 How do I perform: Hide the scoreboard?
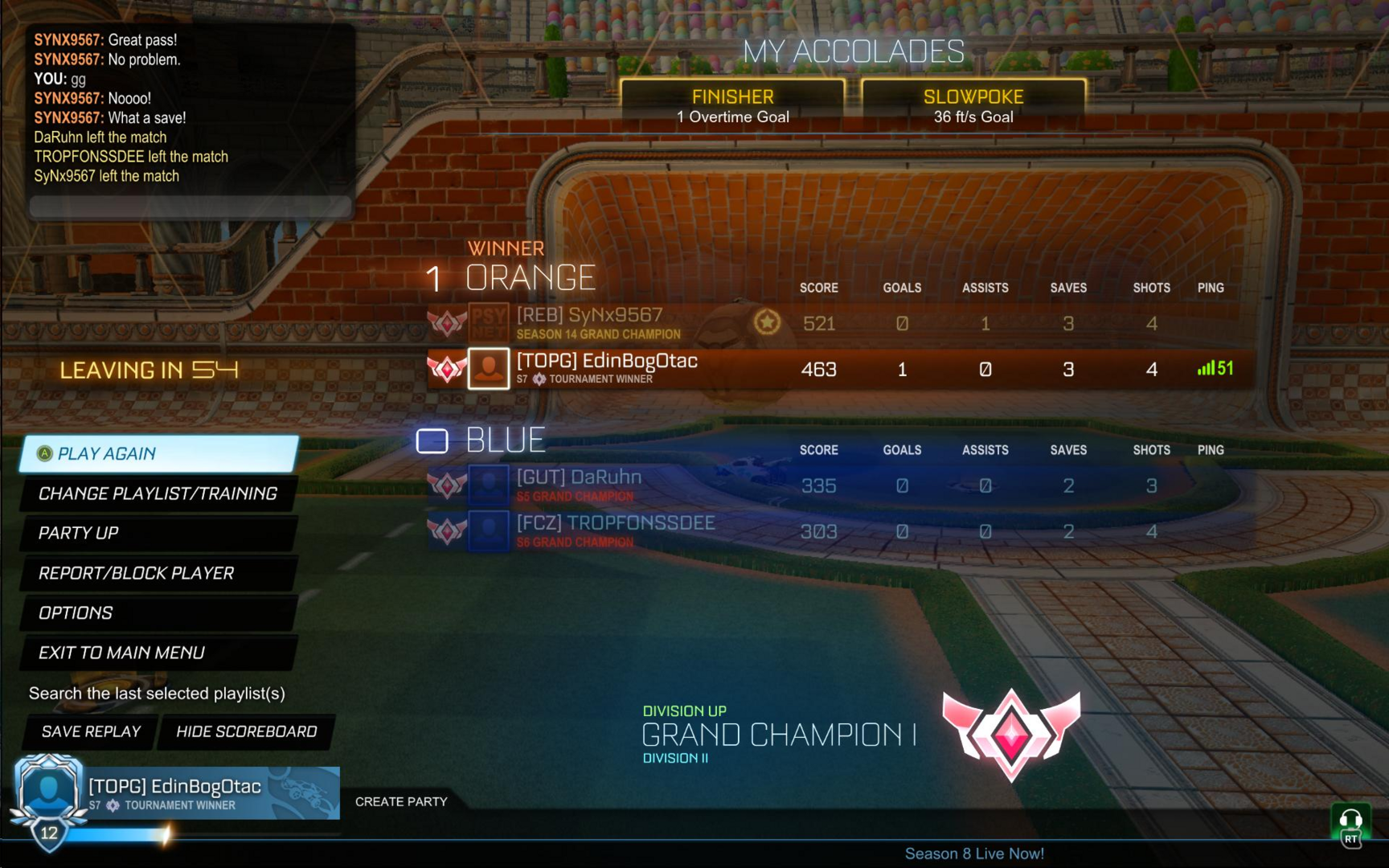(x=246, y=731)
